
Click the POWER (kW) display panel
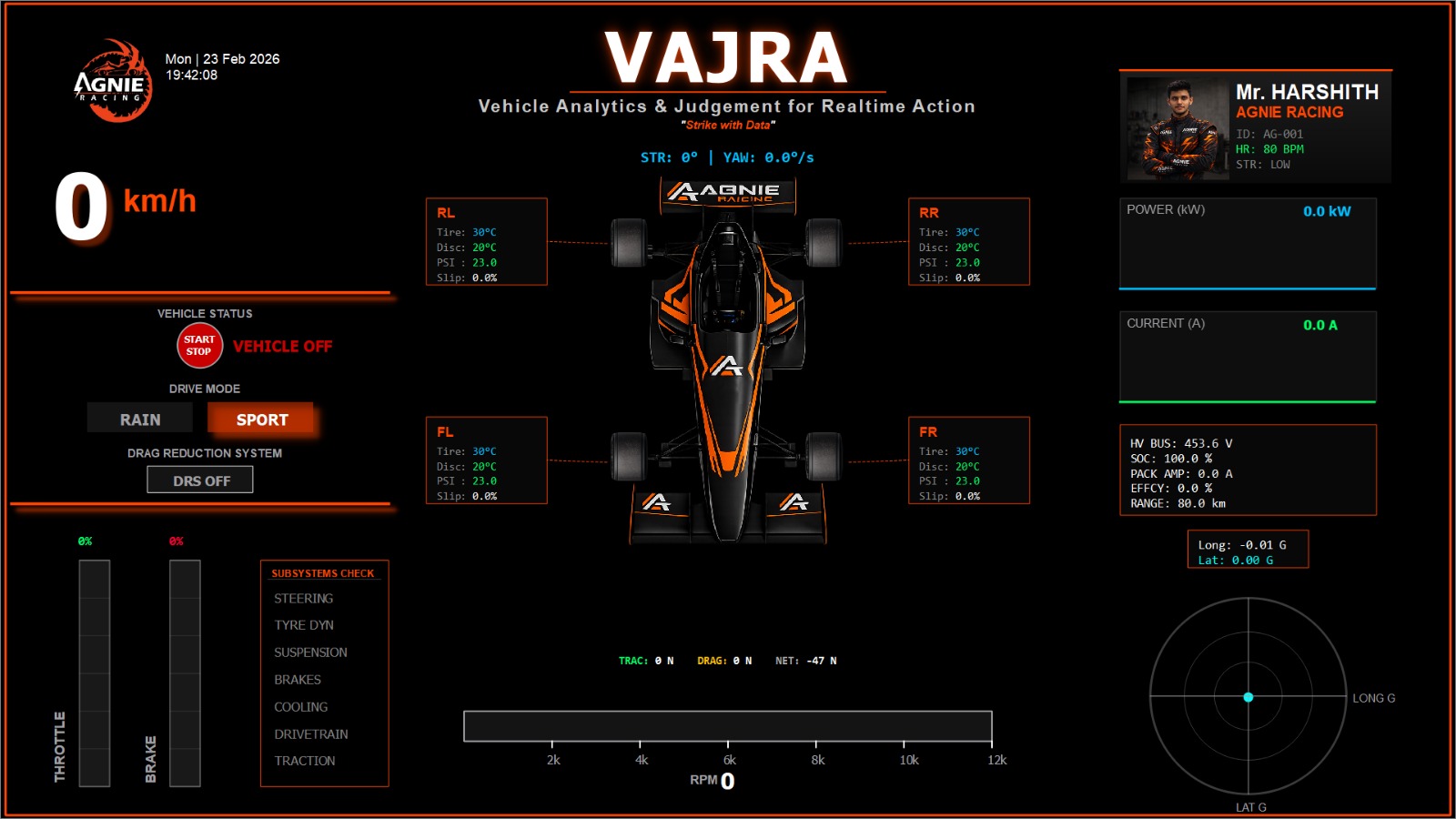(1249, 244)
